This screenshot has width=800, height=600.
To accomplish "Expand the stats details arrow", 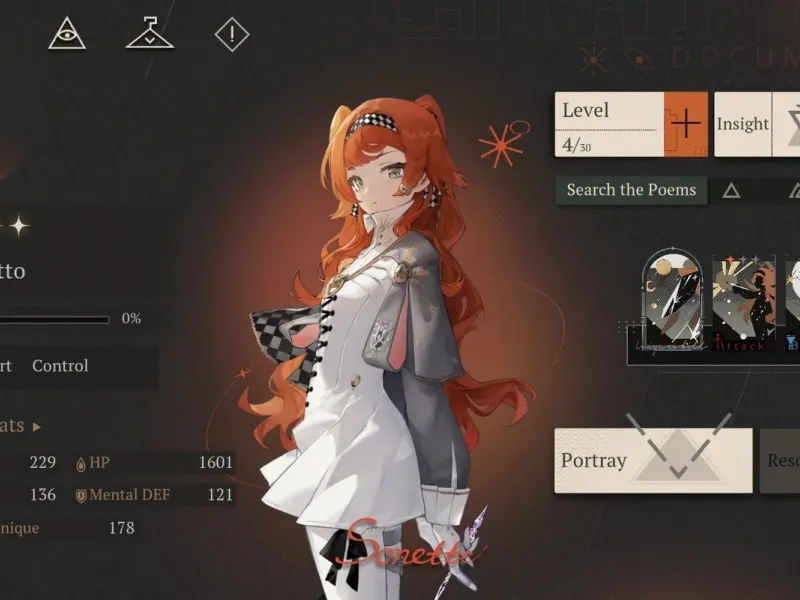I will [37, 427].
